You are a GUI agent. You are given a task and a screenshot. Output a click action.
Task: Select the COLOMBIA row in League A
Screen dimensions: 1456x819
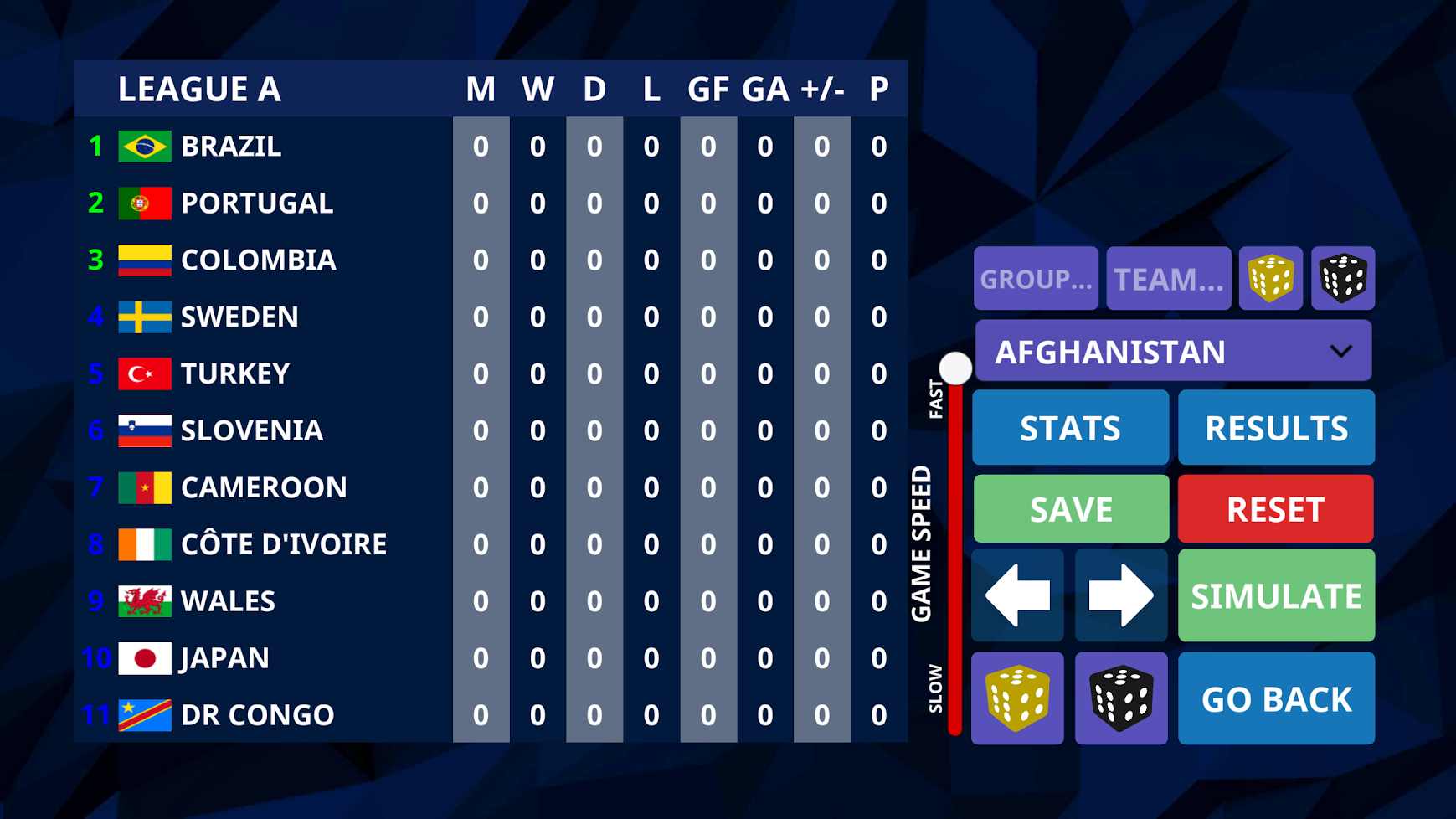(258, 260)
